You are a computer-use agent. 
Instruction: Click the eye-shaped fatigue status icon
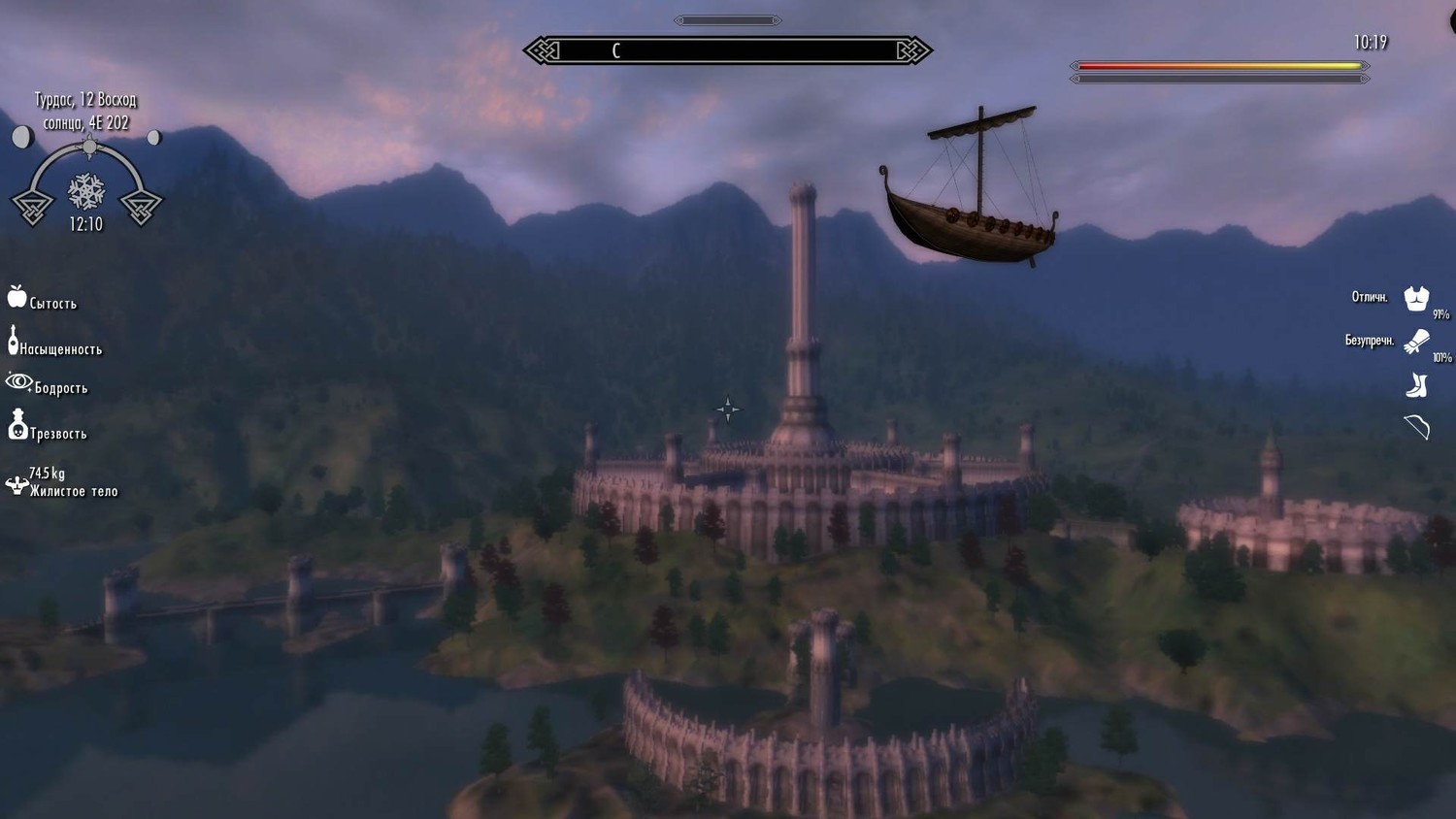point(18,382)
